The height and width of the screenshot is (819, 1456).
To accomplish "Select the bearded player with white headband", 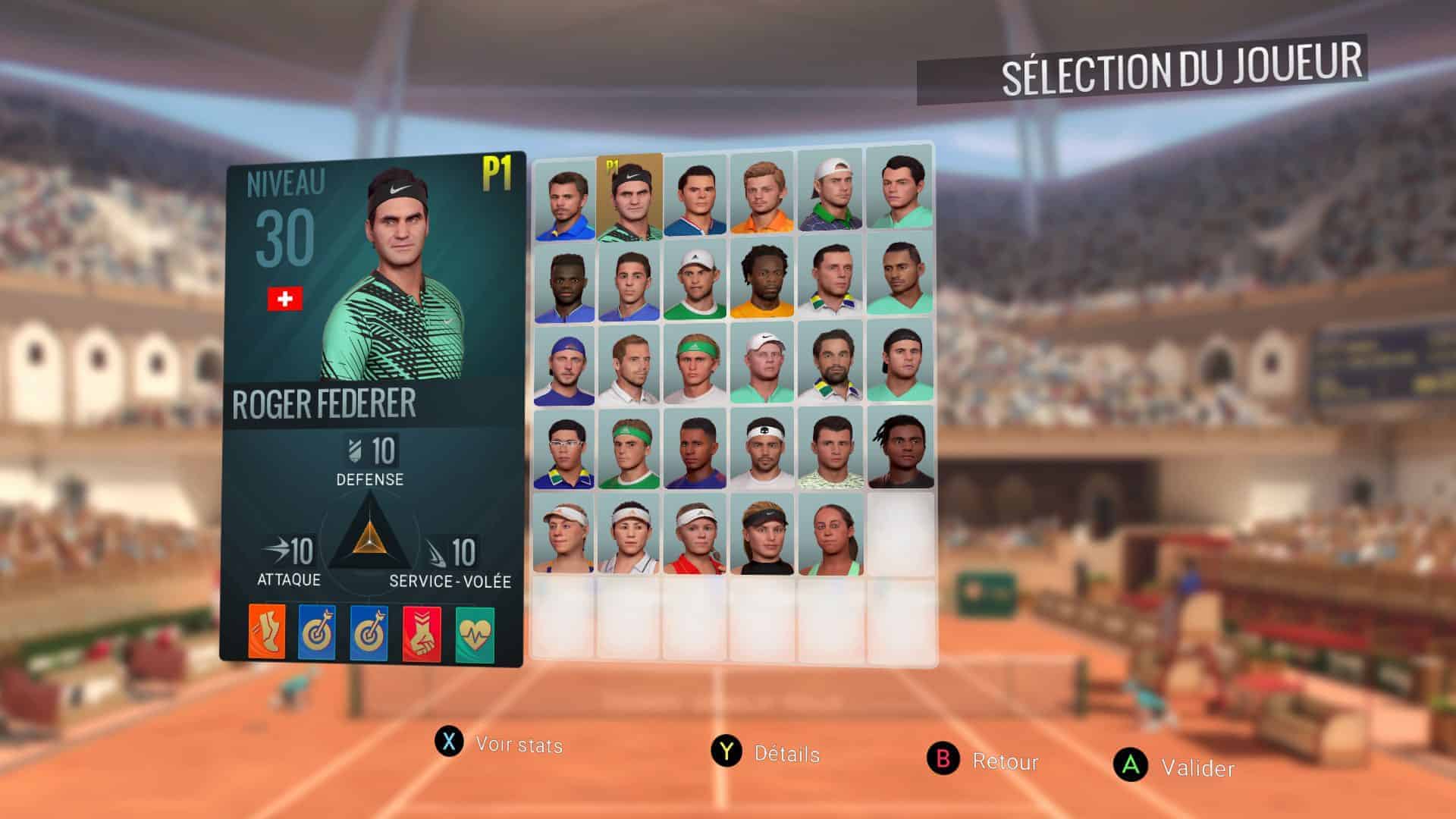I will click(x=761, y=450).
